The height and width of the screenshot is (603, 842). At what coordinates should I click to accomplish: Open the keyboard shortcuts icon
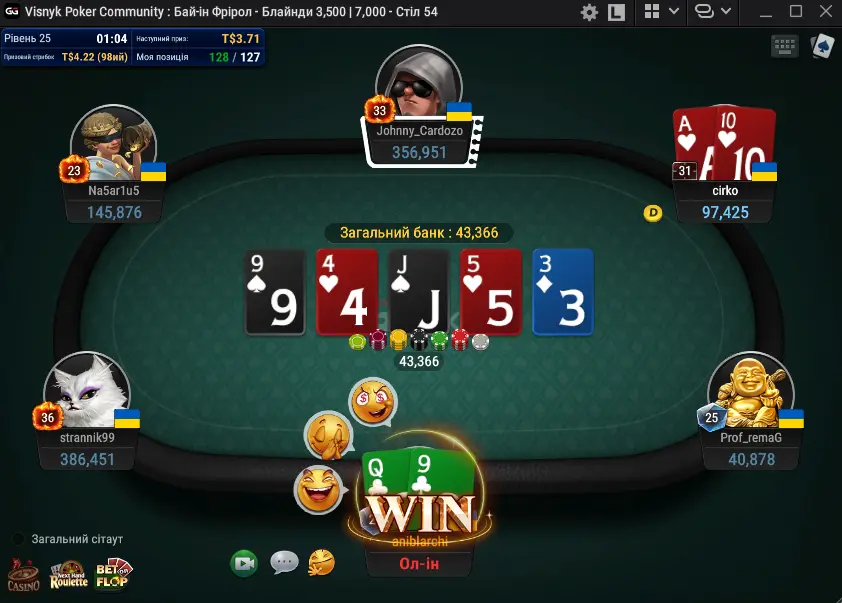(784, 46)
